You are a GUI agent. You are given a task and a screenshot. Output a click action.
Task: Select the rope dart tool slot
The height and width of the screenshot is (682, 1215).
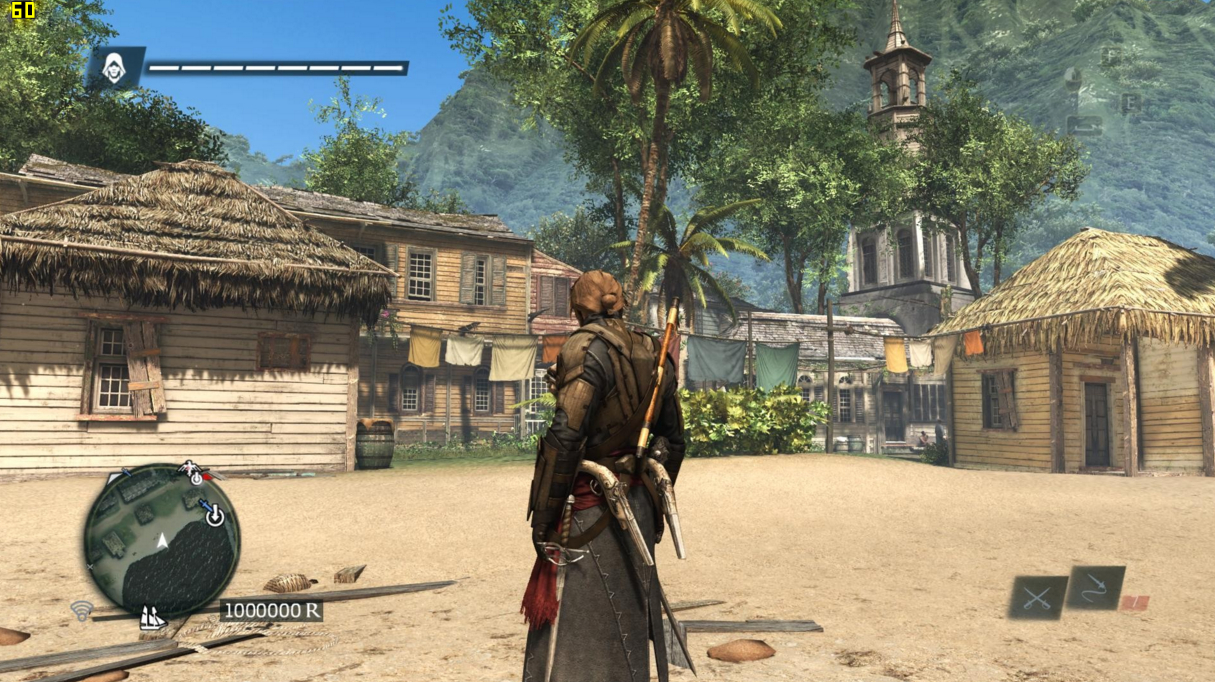(x=1094, y=587)
